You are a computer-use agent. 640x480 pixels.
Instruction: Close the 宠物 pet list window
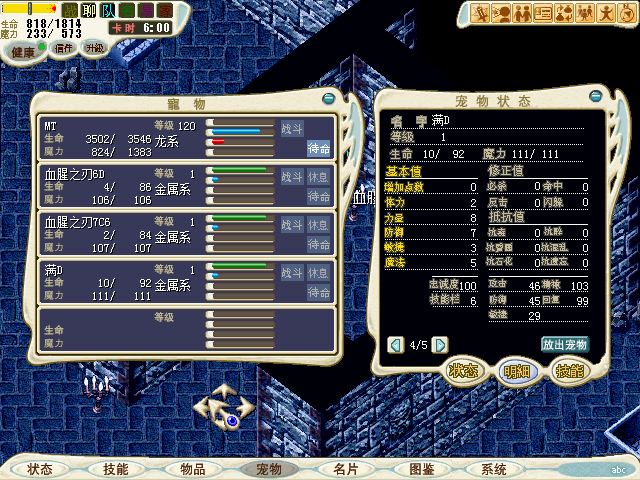(329, 100)
